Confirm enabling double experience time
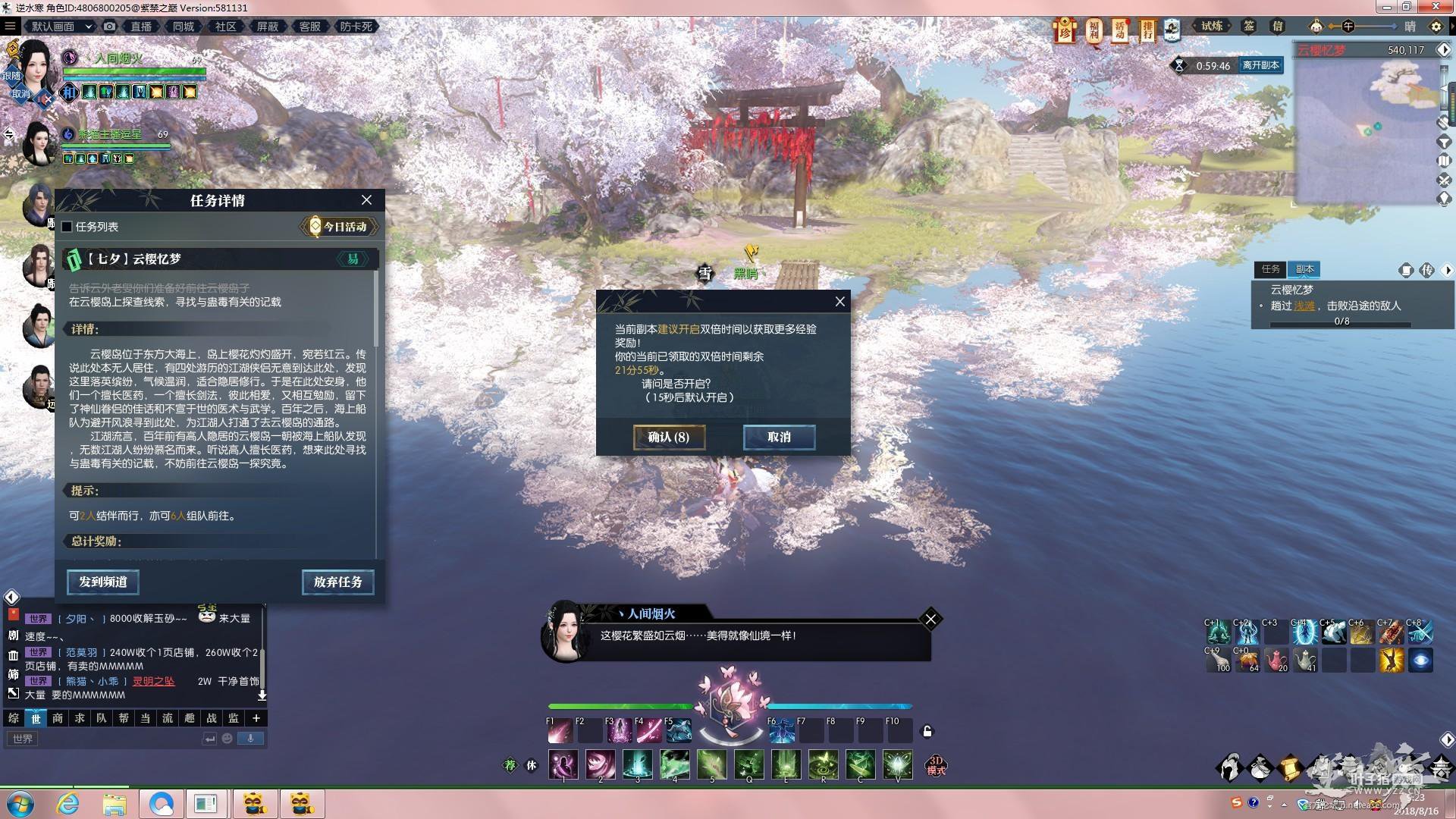Screen dimensions: 1456x819 (x=669, y=437)
